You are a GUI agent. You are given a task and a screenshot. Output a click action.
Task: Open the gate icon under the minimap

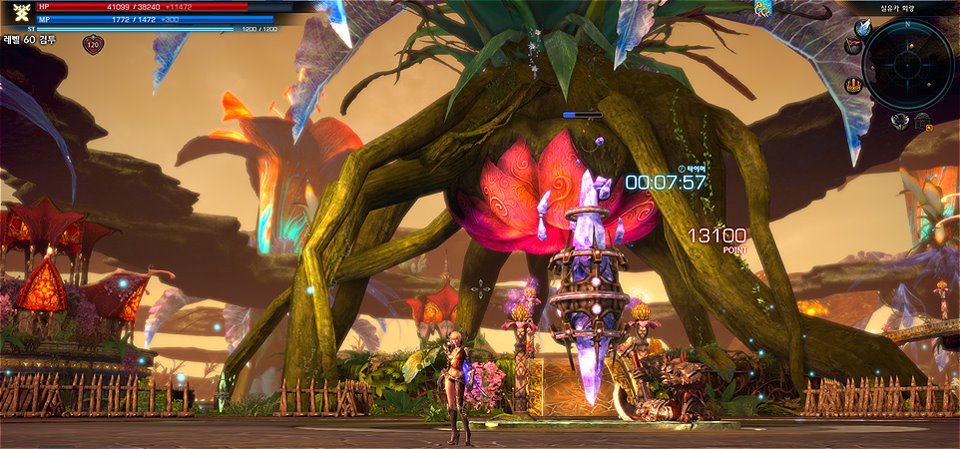921,122
